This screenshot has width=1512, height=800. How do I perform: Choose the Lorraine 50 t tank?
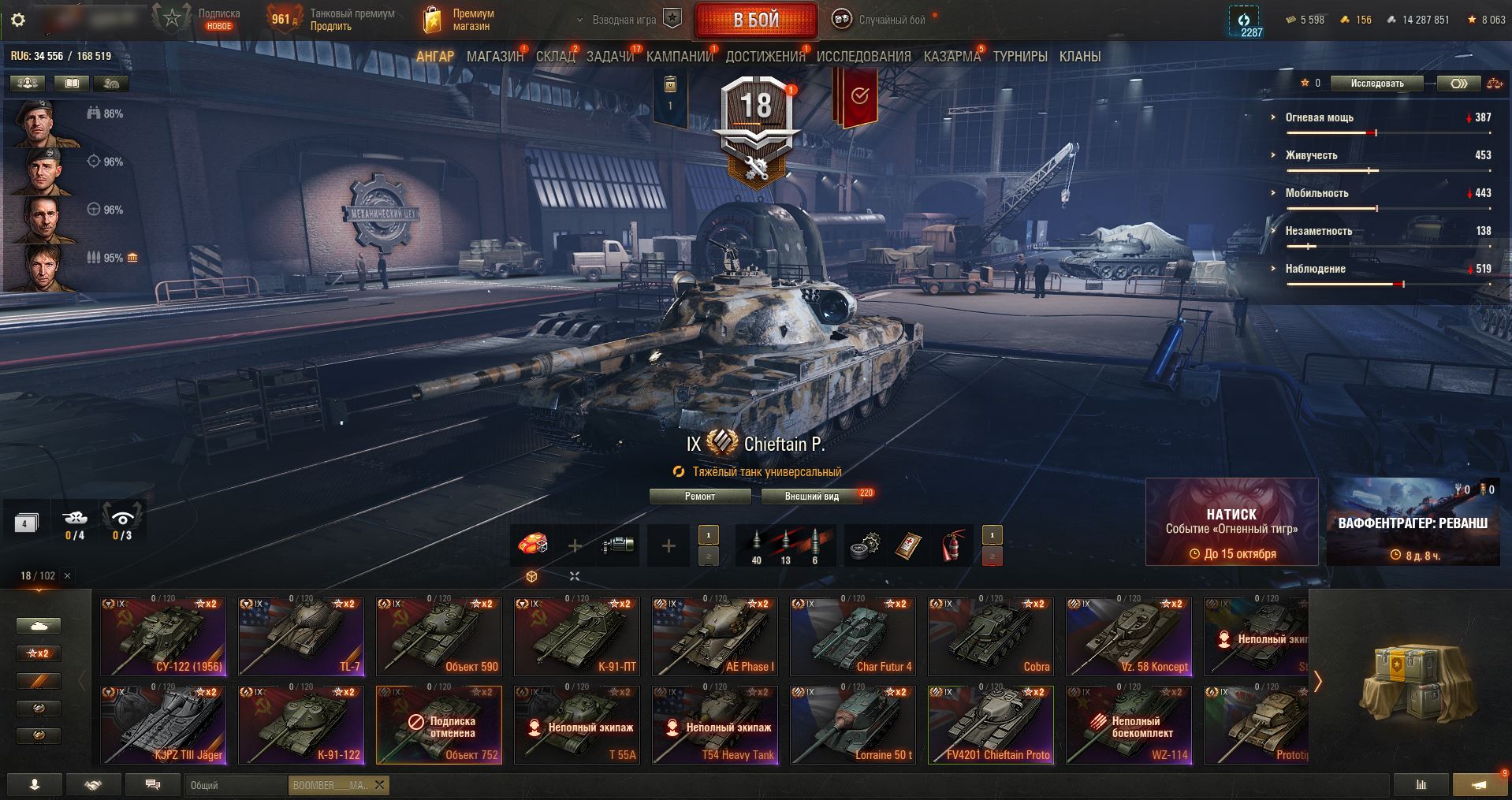point(852,725)
